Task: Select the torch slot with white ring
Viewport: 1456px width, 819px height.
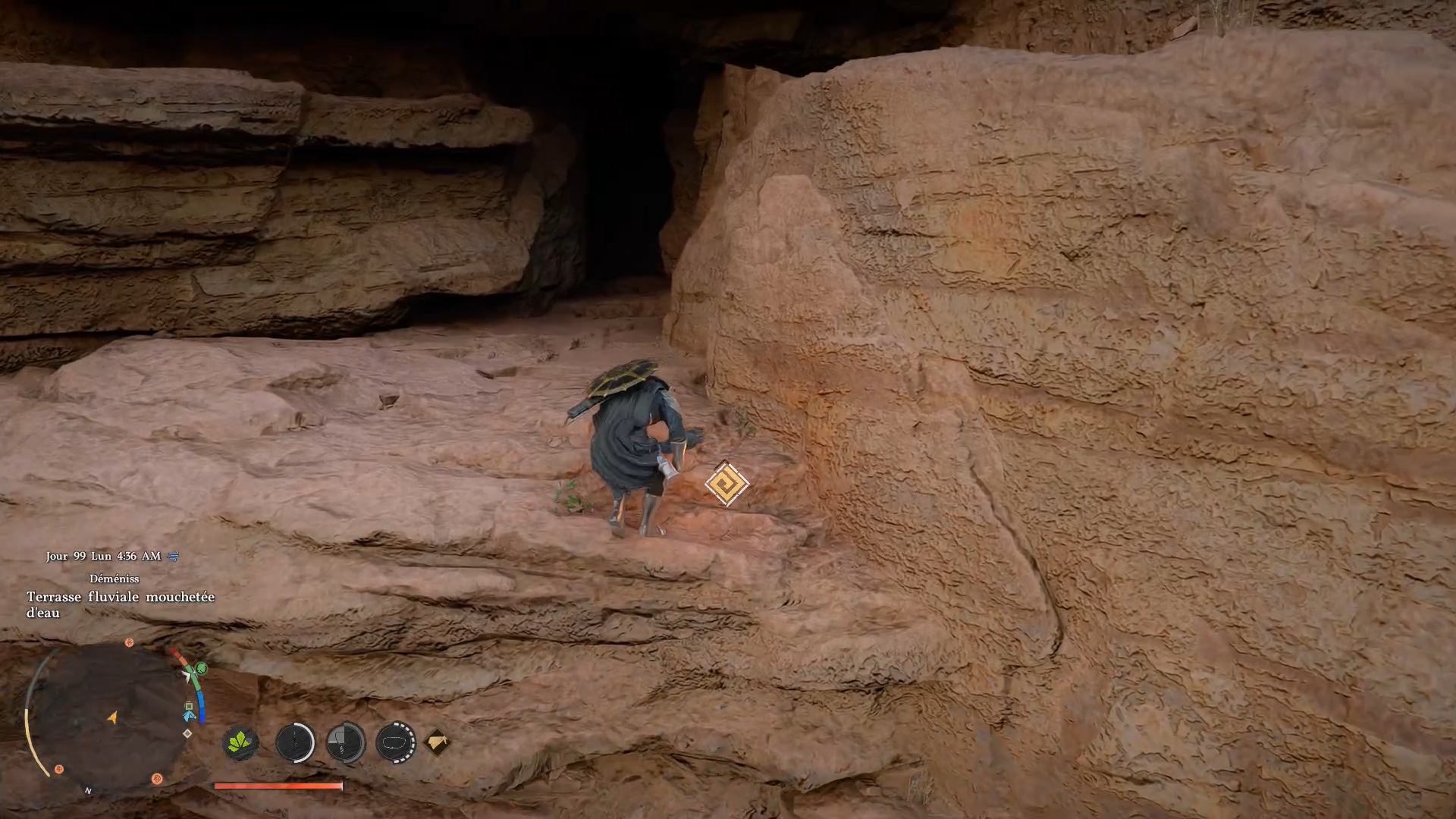Action: [x=295, y=742]
